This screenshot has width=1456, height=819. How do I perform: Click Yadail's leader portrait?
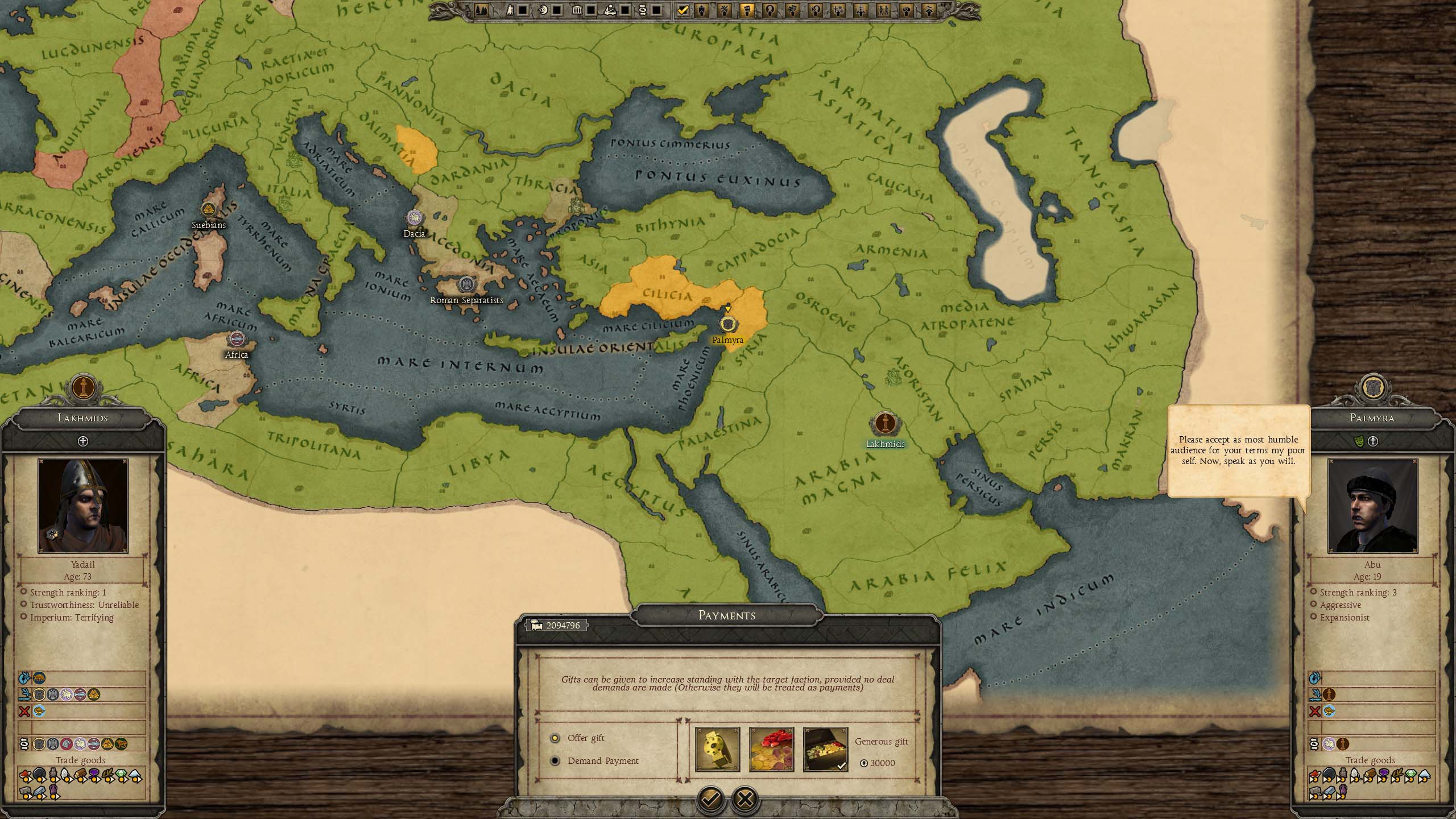(x=83, y=506)
